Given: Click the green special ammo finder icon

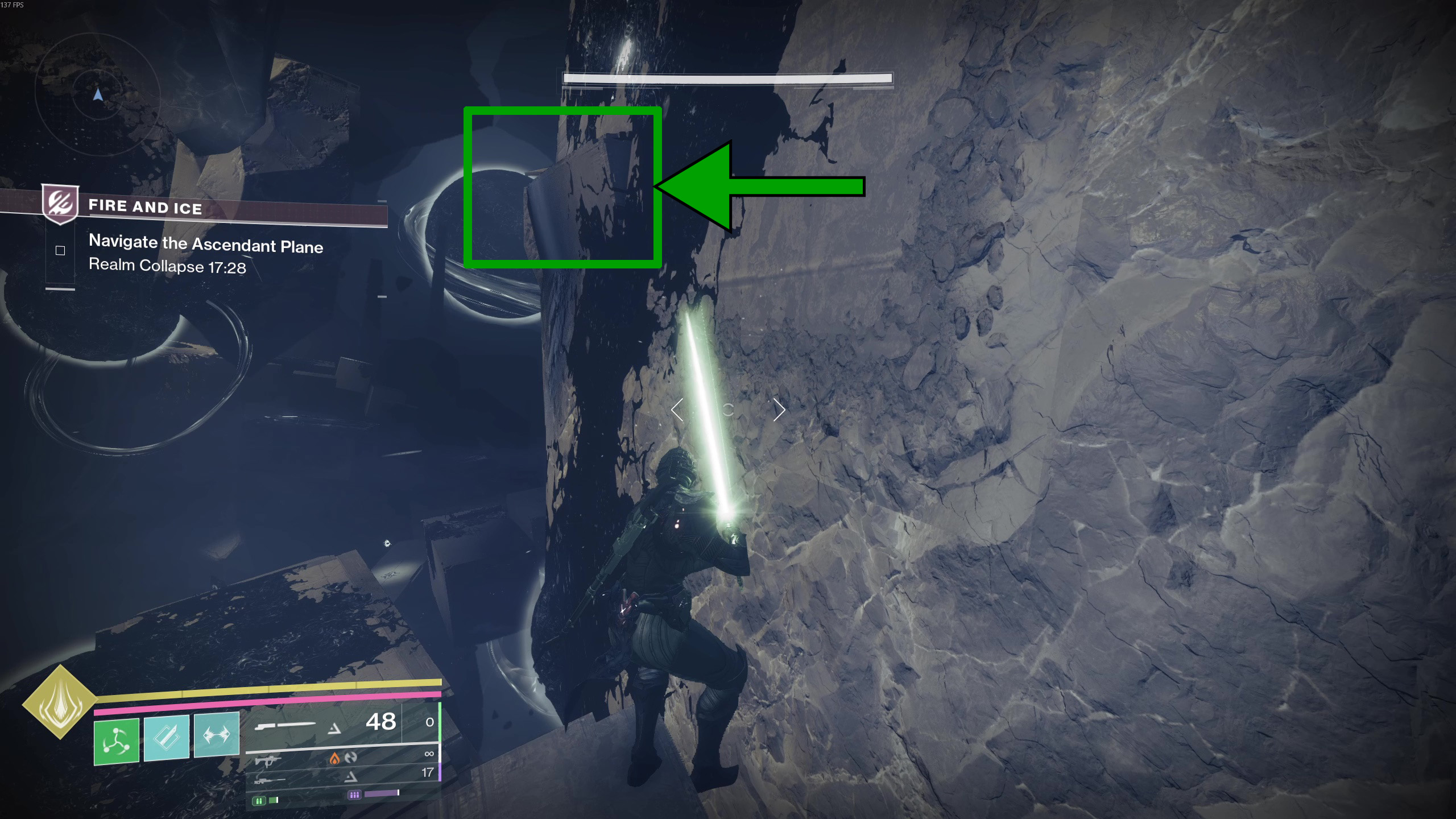Looking at the screenshot, I should [x=259, y=801].
